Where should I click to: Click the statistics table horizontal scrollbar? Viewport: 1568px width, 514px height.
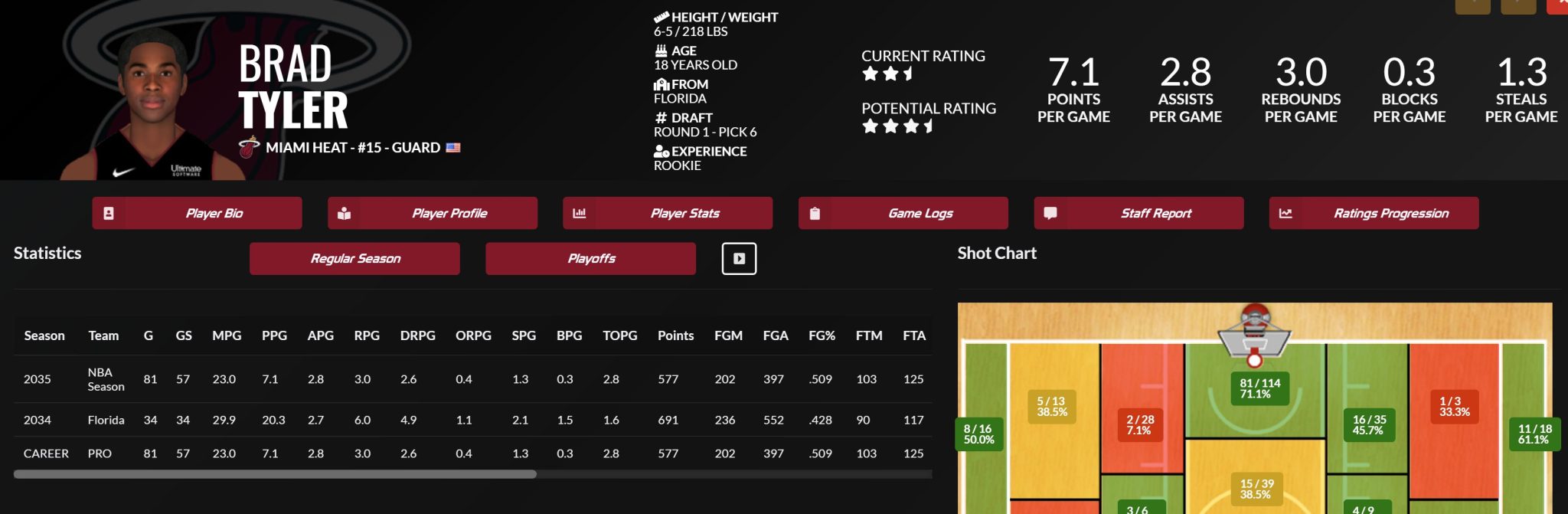(275, 474)
